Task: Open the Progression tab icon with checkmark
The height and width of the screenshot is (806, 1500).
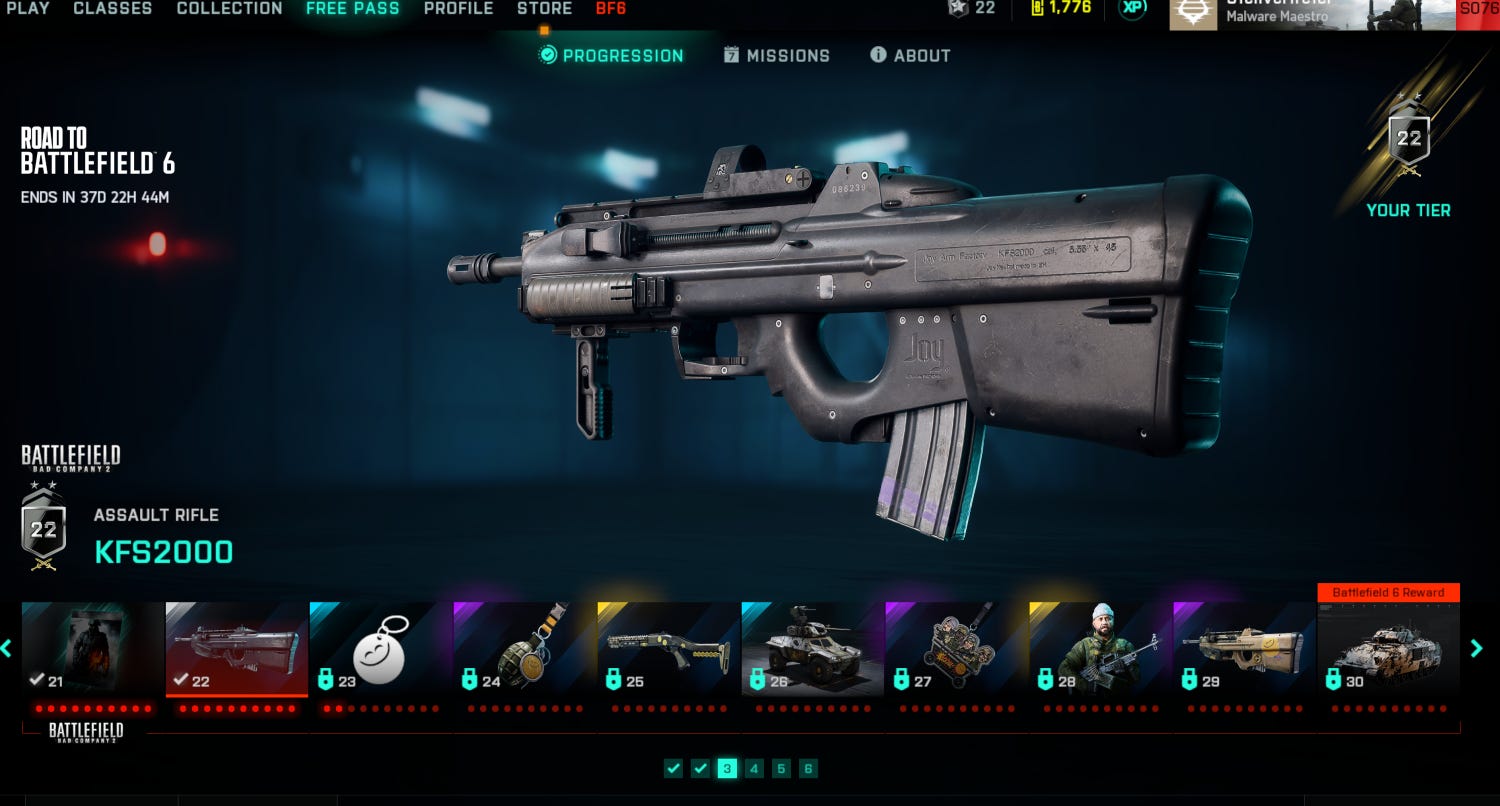Action: coord(546,56)
